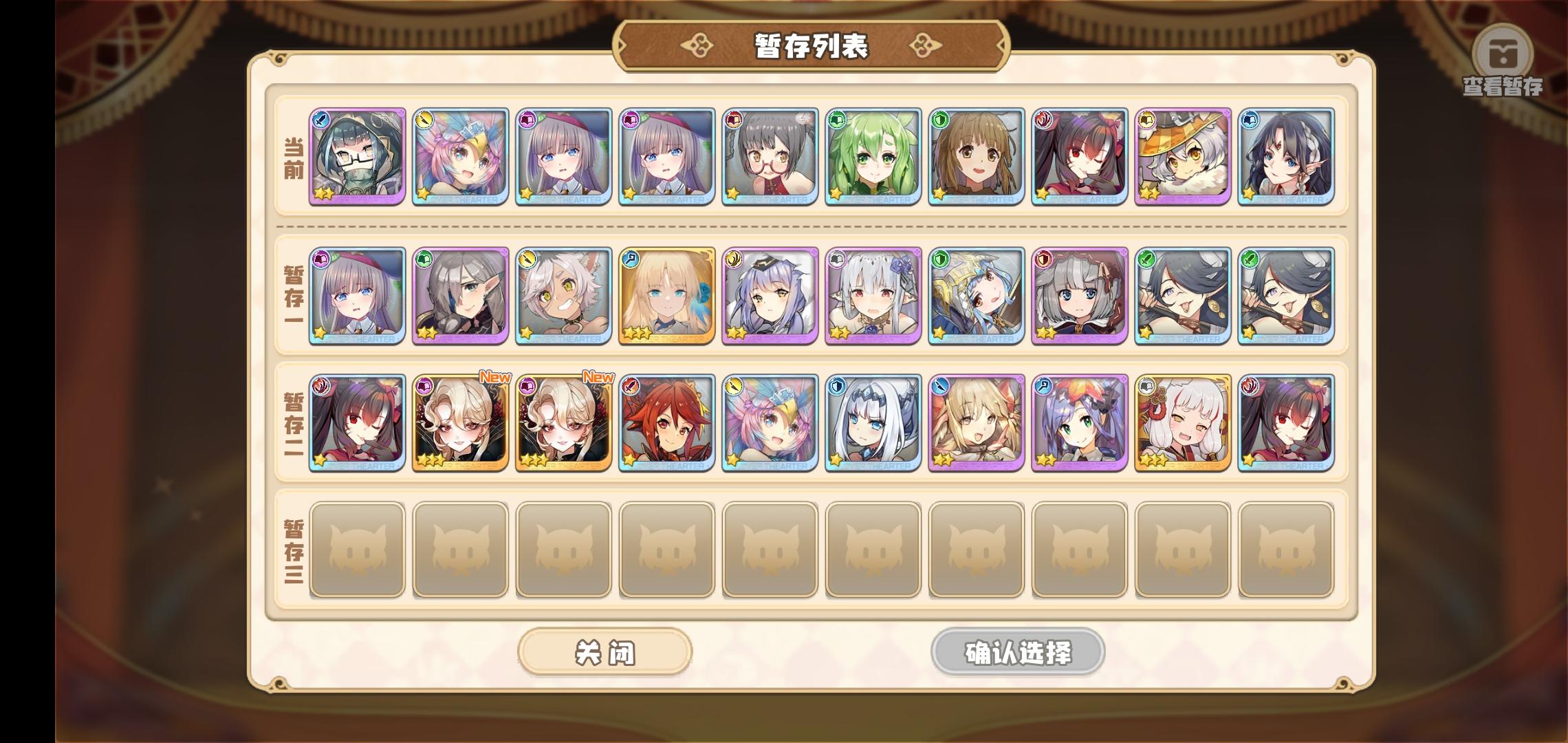Tap the New badge on blonde card in 暂存二

click(497, 377)
